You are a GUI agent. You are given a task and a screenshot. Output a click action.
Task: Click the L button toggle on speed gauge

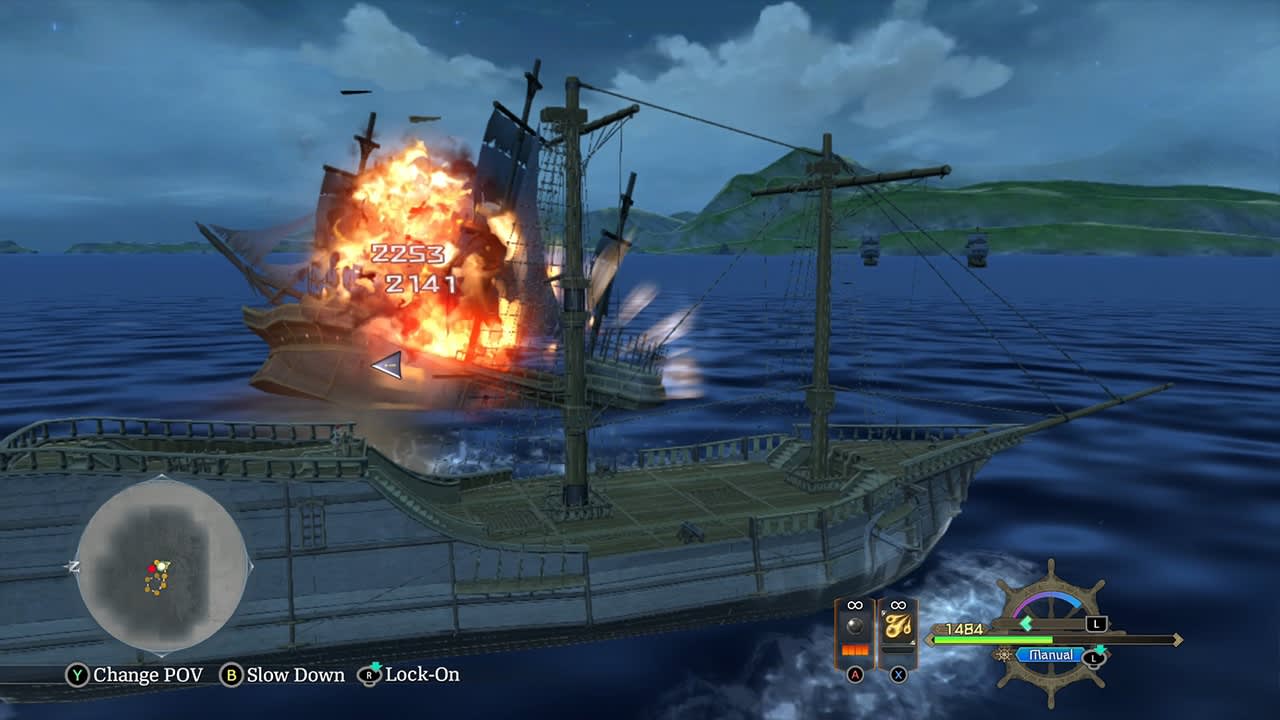click(x=1097, y=624)
